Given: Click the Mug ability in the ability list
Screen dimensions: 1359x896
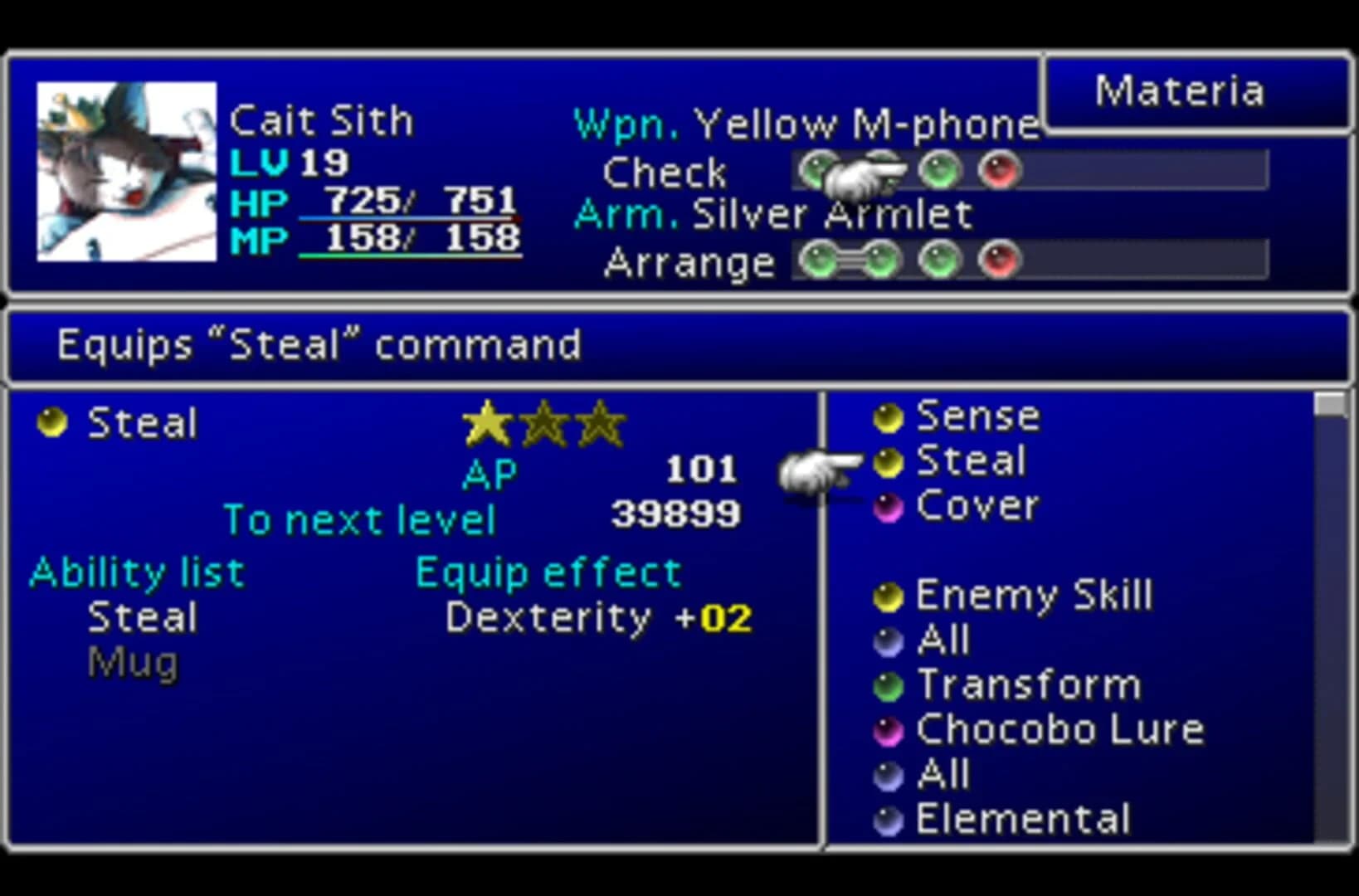Looking at the screenshot, I should coord(131,661).
